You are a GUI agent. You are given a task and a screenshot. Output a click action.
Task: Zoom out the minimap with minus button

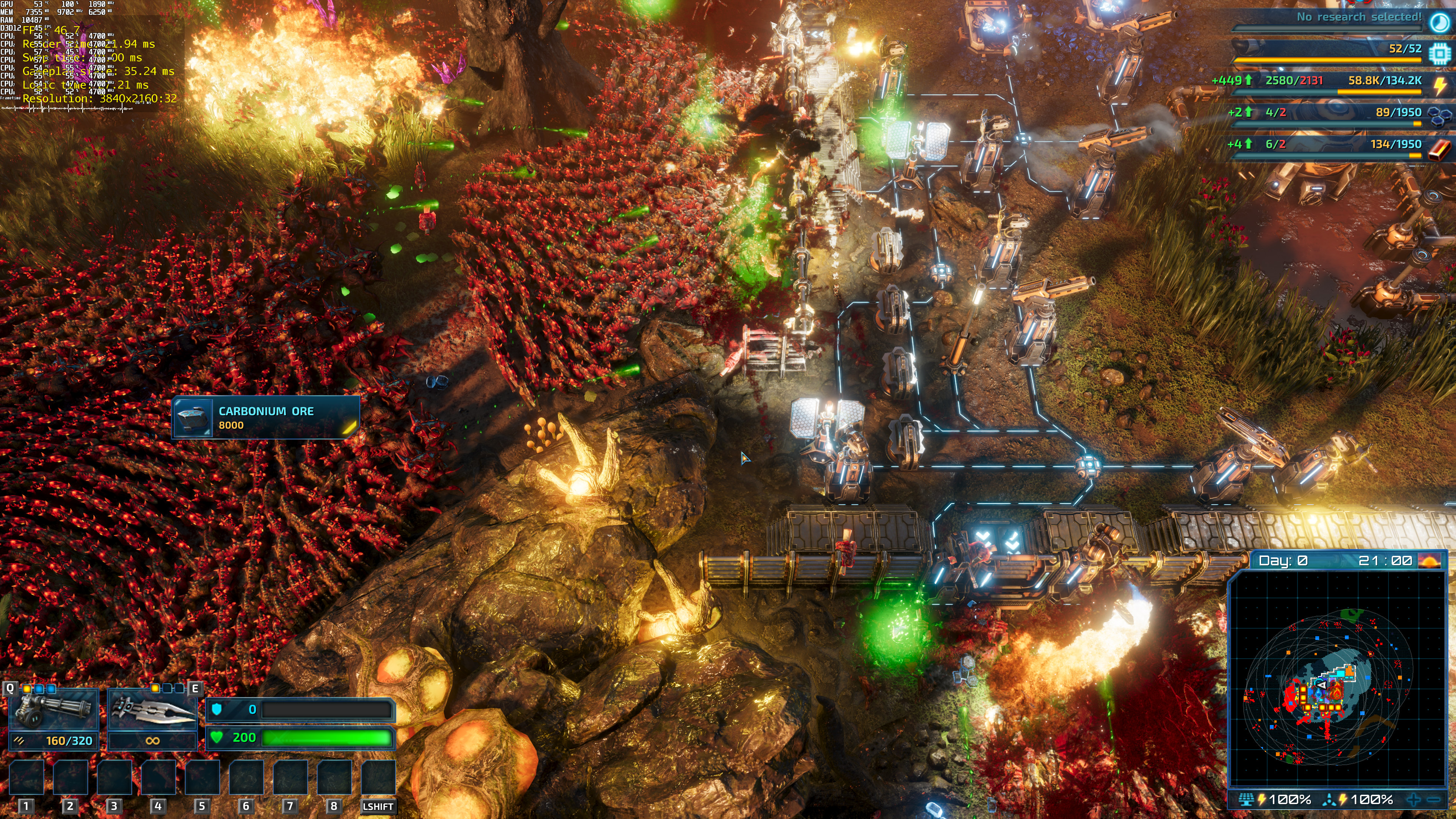pyautogui.click(x=1434, y=799)
